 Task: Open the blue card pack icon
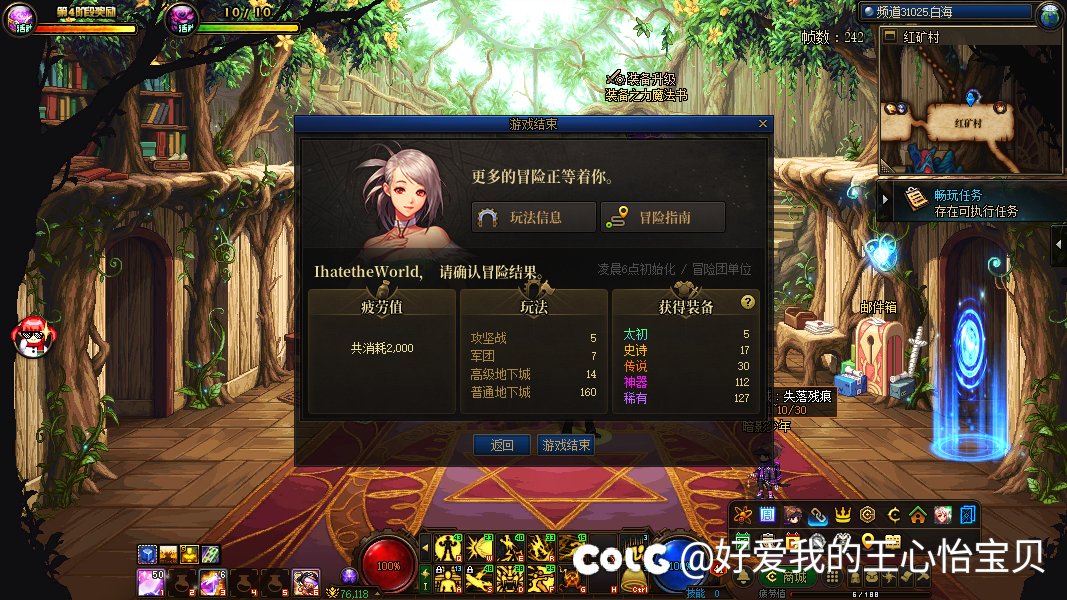point(967,515)
